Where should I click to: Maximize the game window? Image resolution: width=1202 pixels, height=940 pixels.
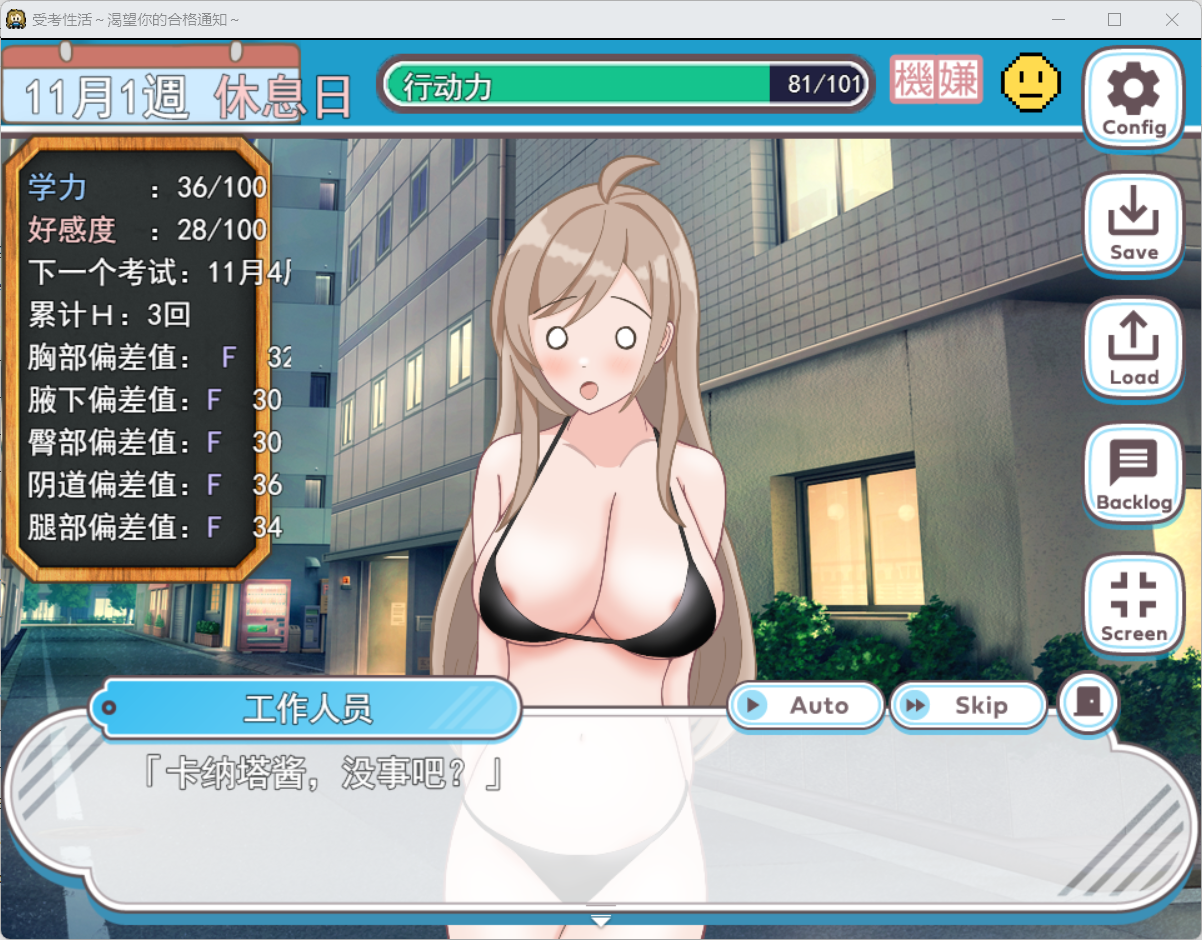click(x=1114, y=20)
